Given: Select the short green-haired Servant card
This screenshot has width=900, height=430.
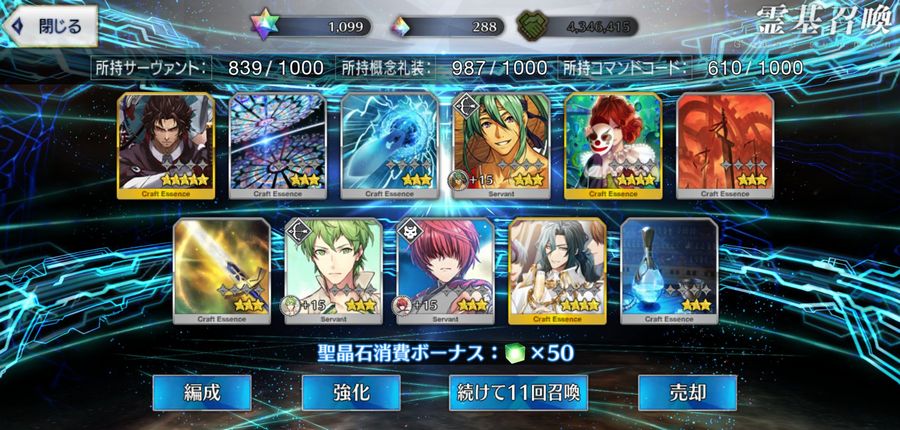Looking at the screenshot, I should click(x=333, y=268).
